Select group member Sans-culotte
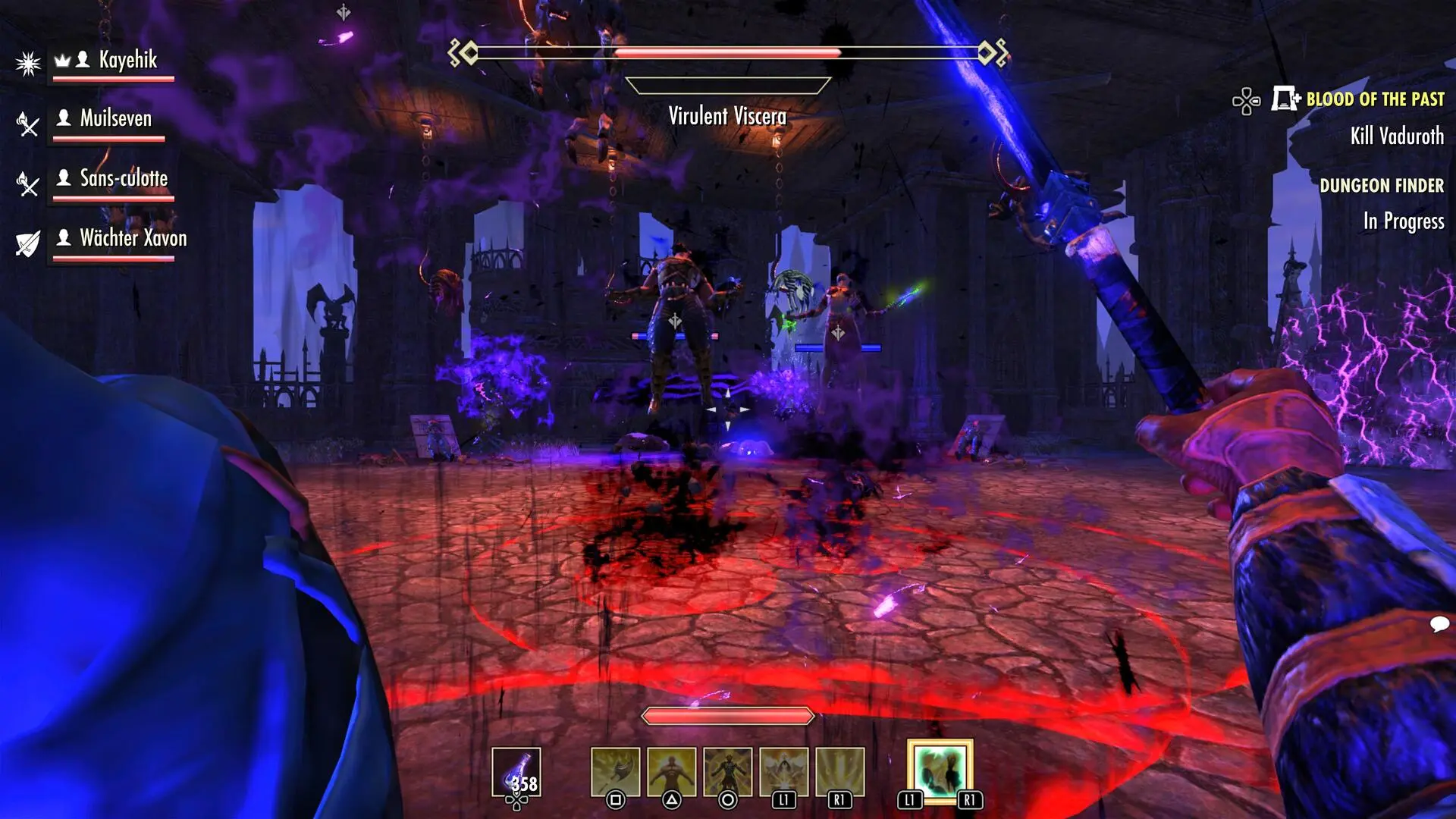 124,179
